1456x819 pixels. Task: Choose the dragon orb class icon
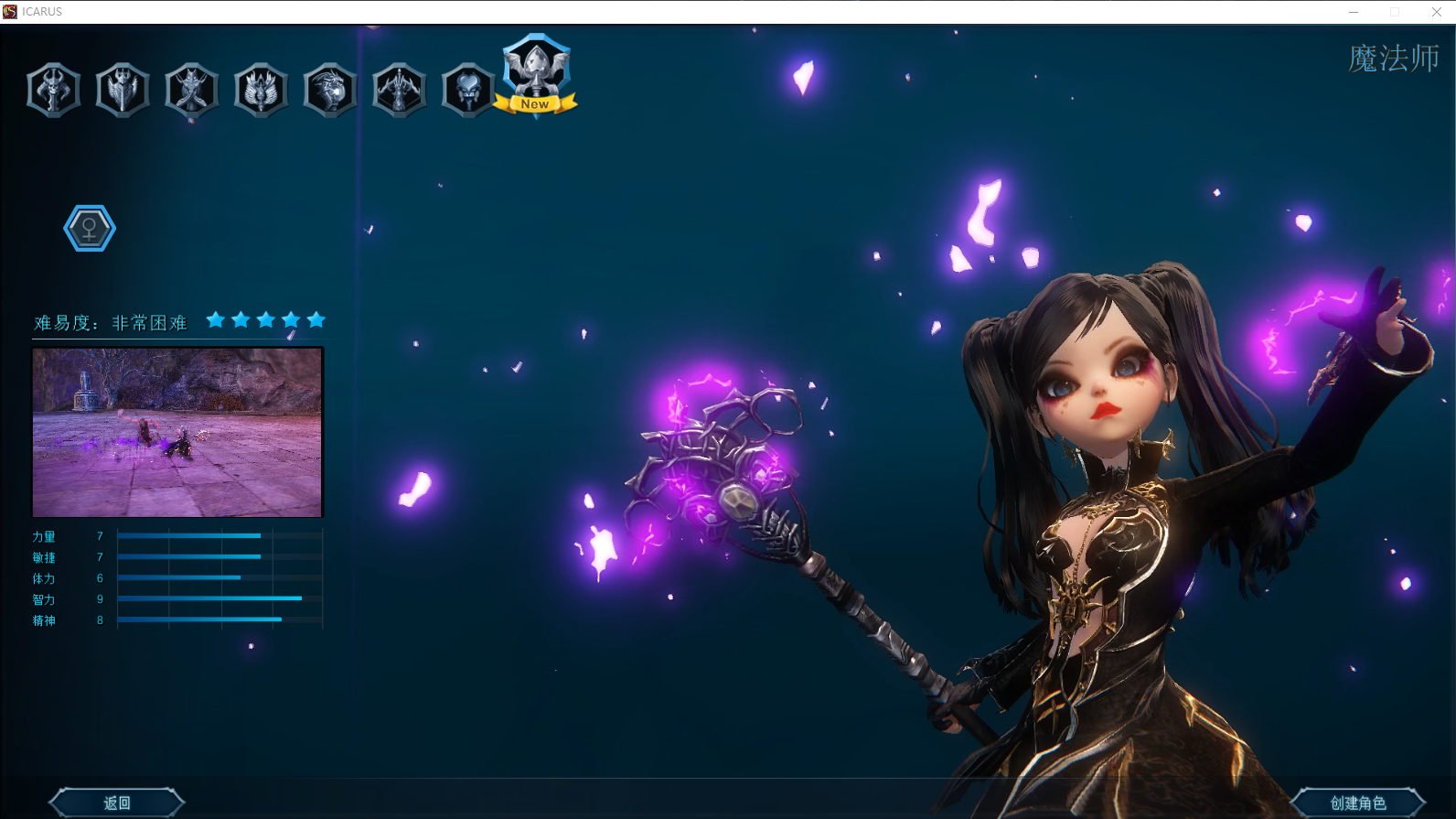330,90
